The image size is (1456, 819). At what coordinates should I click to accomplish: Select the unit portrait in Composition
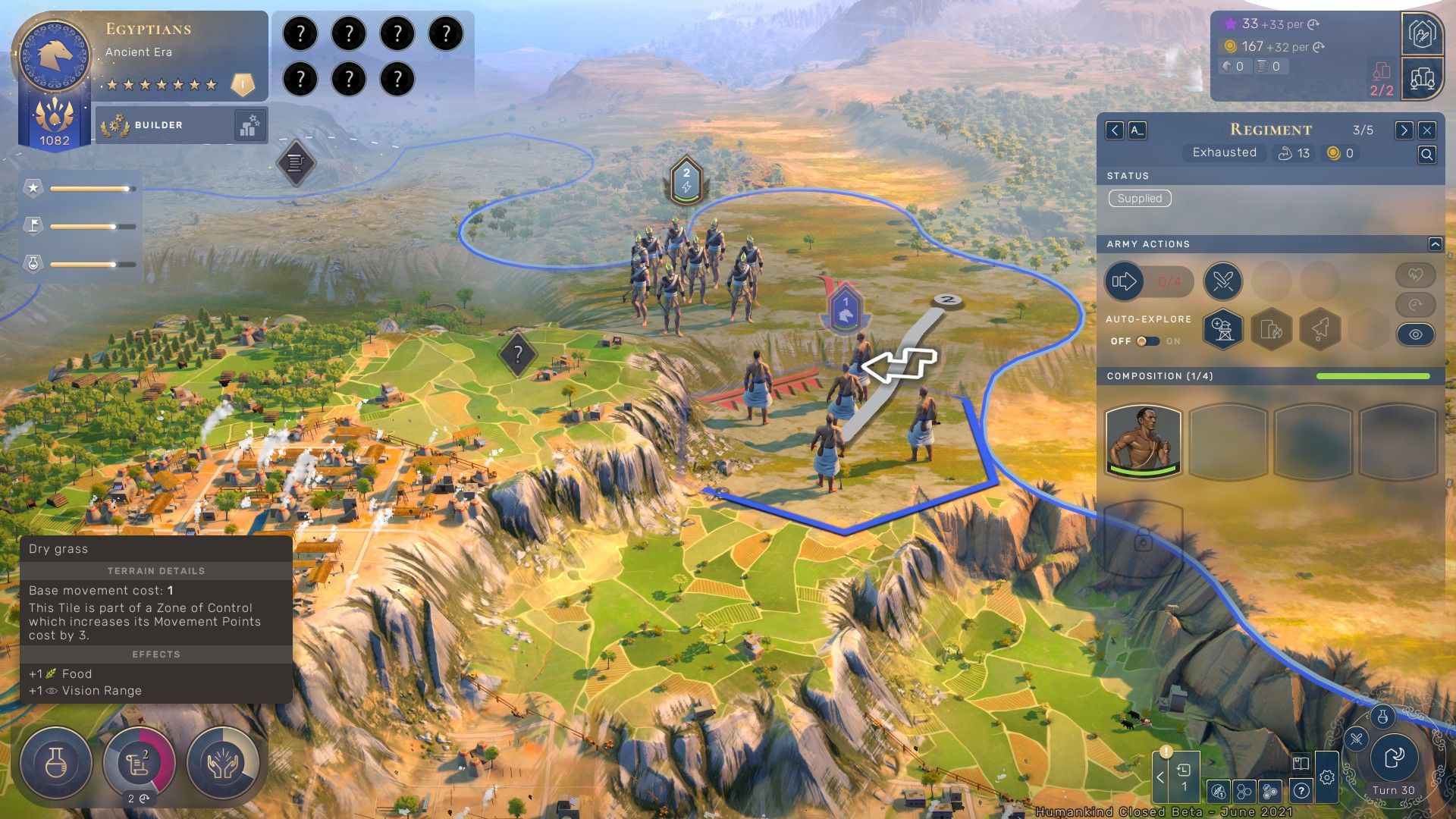[1144, 441]
